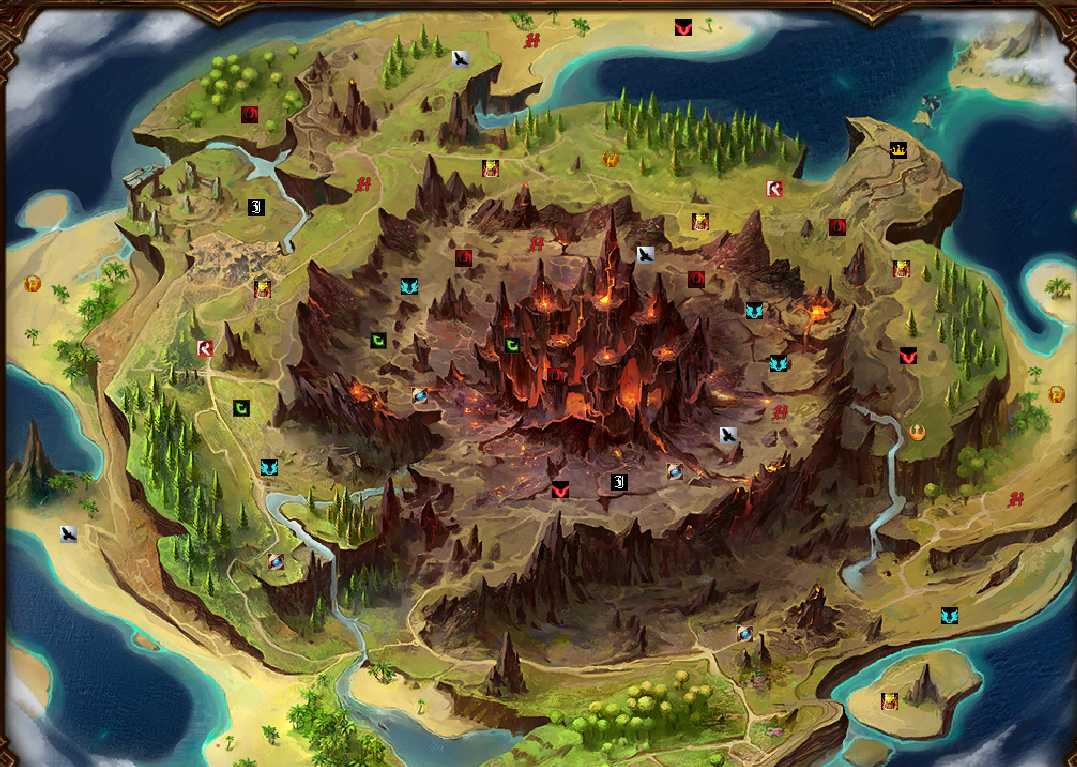Click the orange starbird emblem marker

coord(917,431)
